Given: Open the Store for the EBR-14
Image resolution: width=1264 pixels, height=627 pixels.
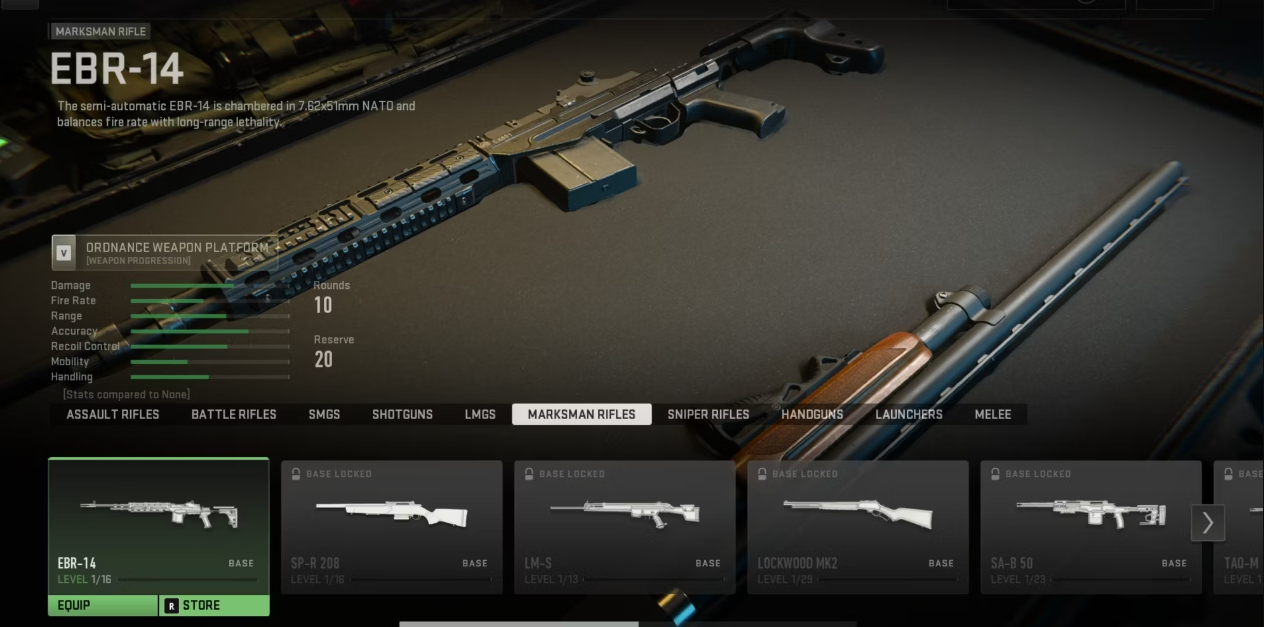Looking at the screenshot, I should click(x=214, y=605).
